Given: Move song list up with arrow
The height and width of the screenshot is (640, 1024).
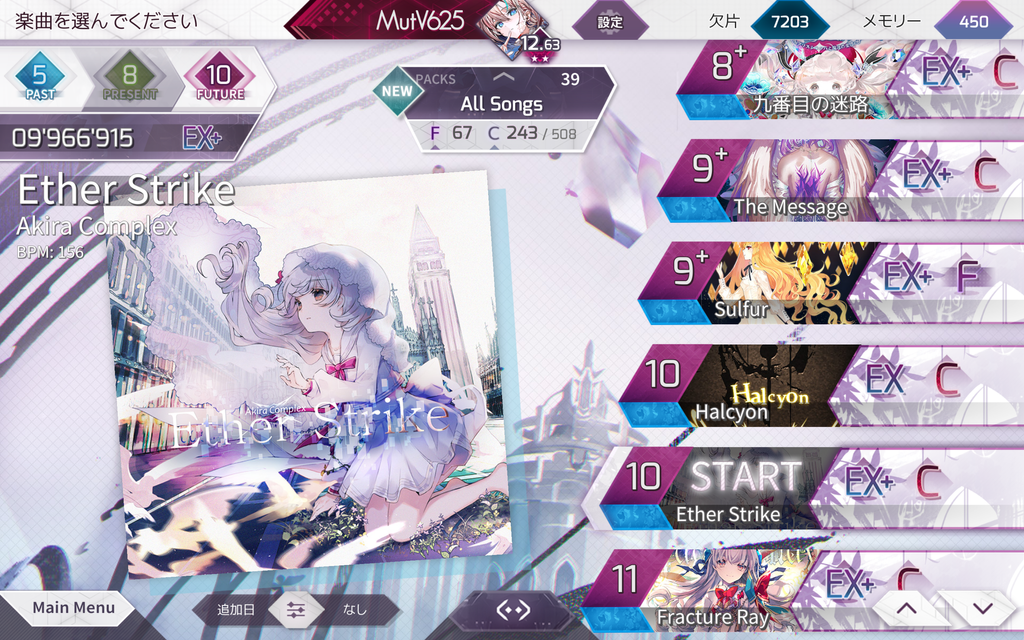Looking at the screenshot, I should pos(905,608).
